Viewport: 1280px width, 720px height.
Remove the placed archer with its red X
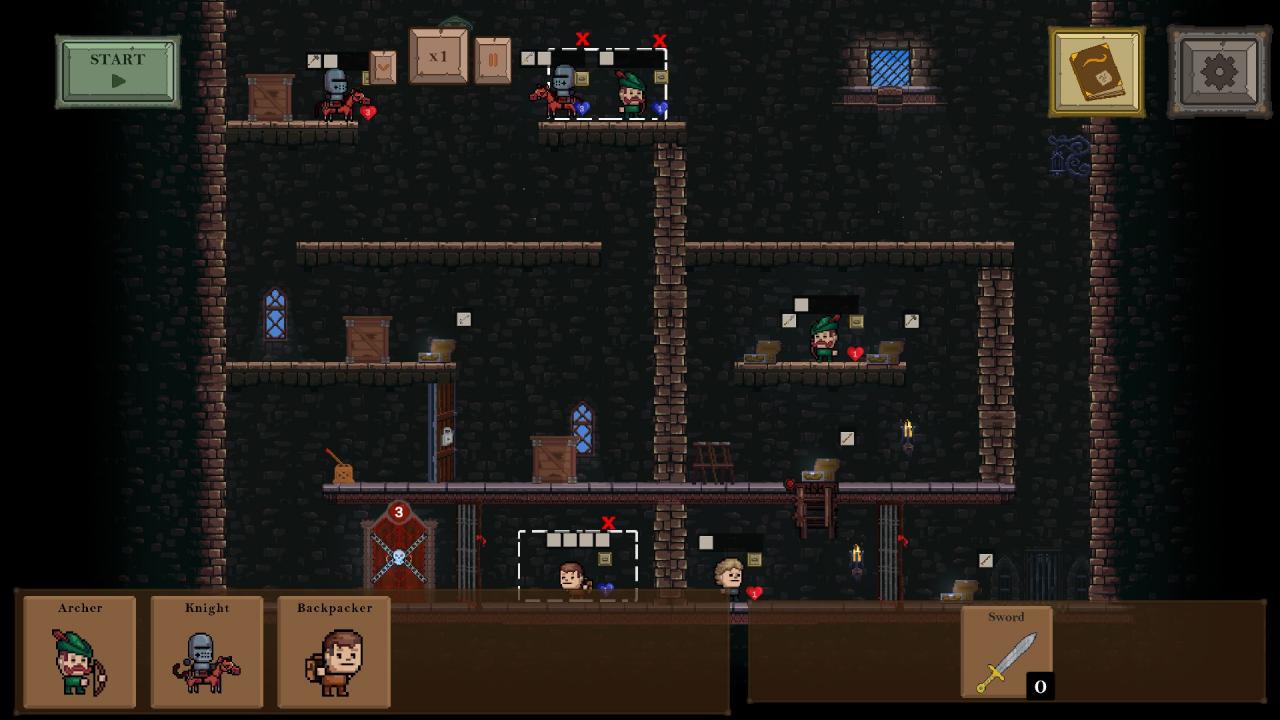tap(659, 41)
